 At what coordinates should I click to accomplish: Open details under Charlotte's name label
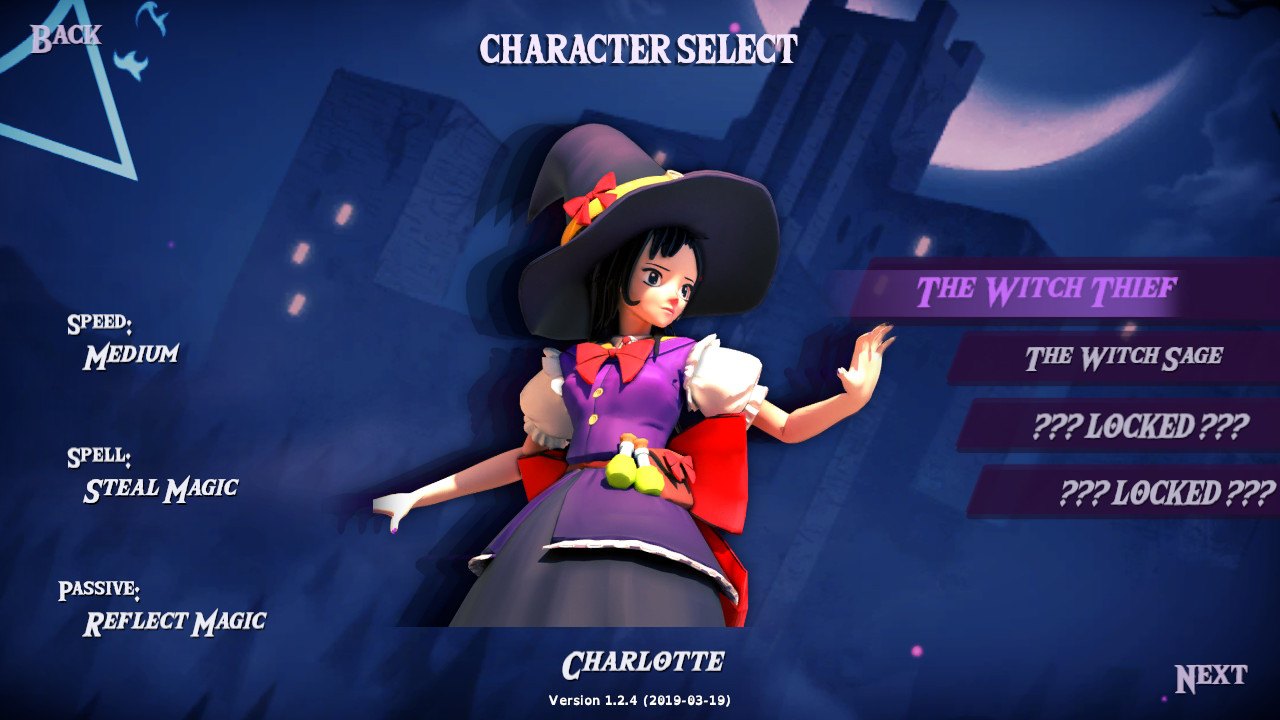tap(643, 660)
